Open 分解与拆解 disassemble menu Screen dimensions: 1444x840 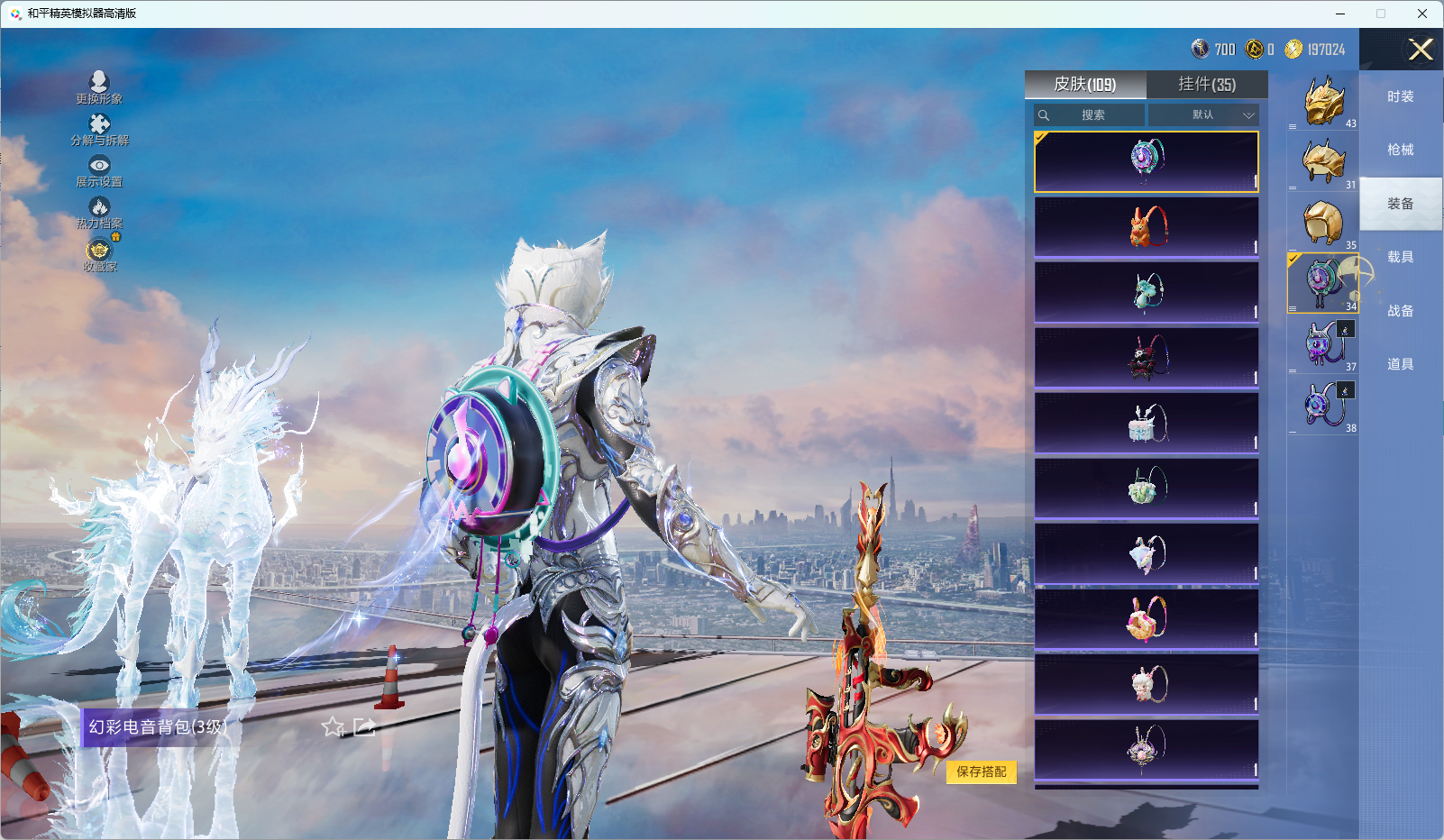coord(99,128)
